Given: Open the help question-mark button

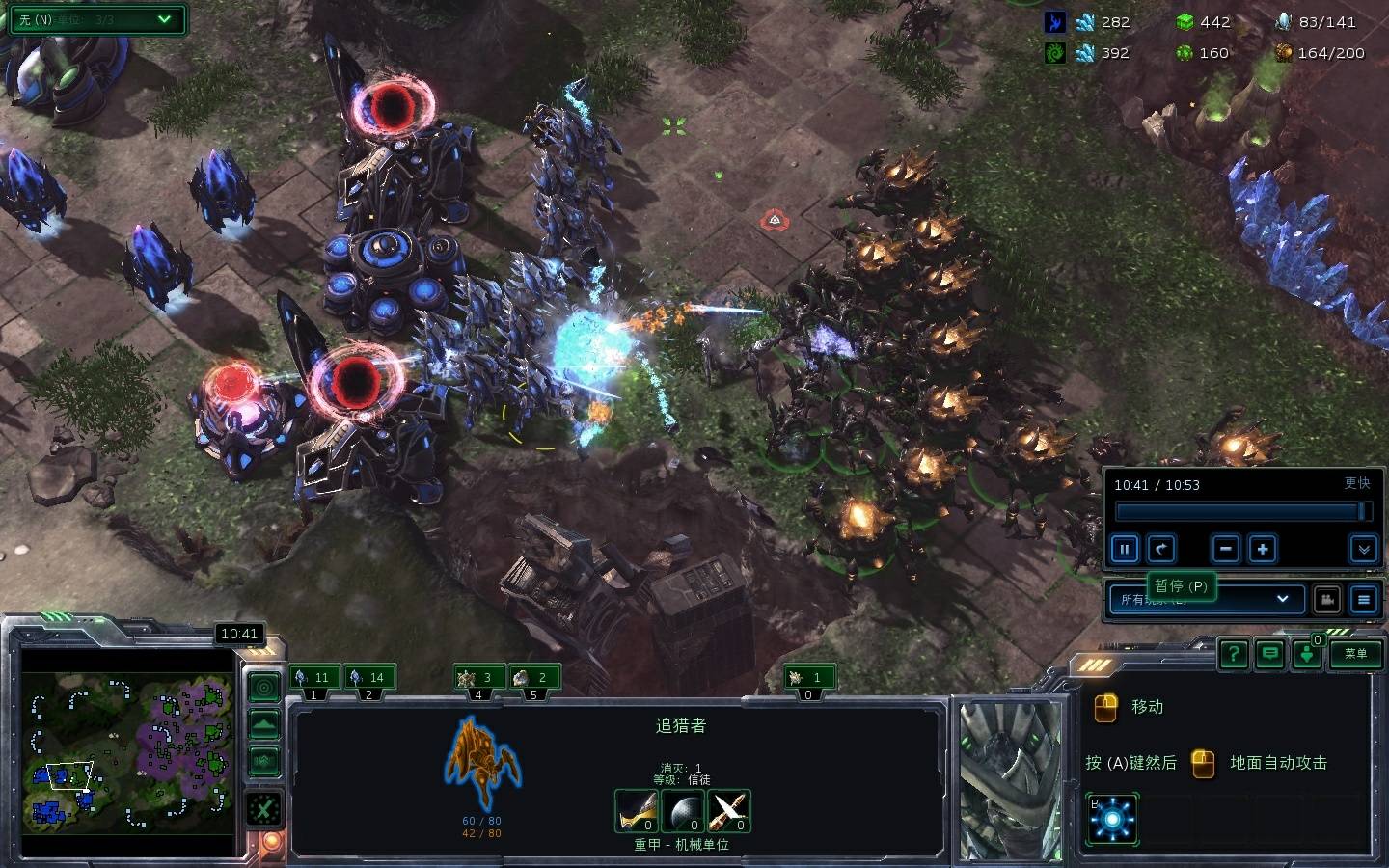Looking at the screenshot, I should [x=1233, y=654].
